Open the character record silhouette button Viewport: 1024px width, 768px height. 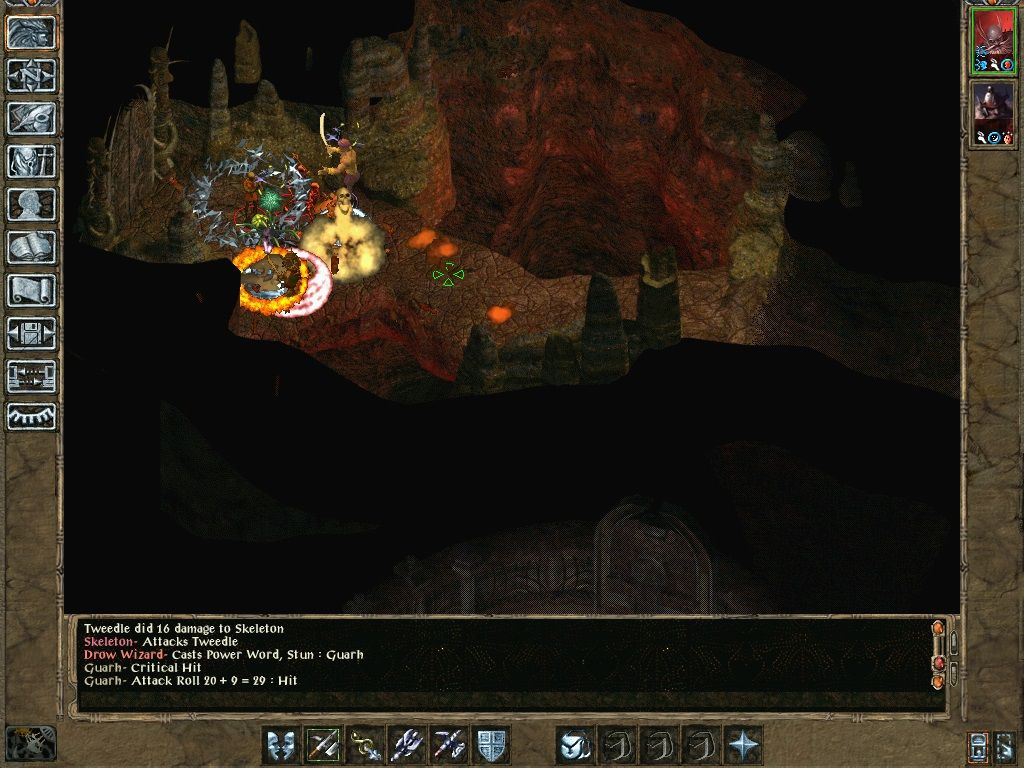(x=31, y=204)
